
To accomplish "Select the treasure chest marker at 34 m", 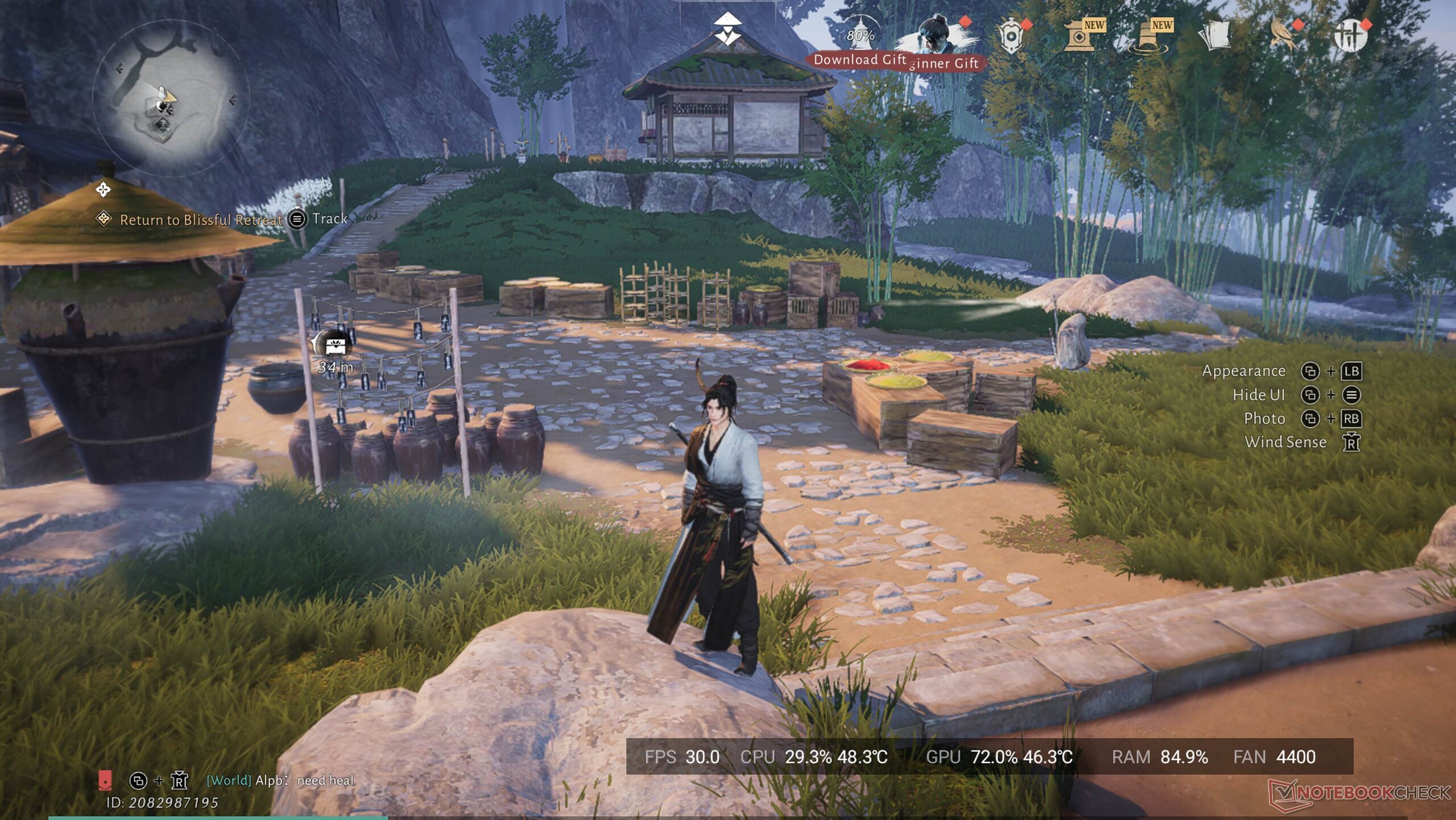I will click(335, 345).
